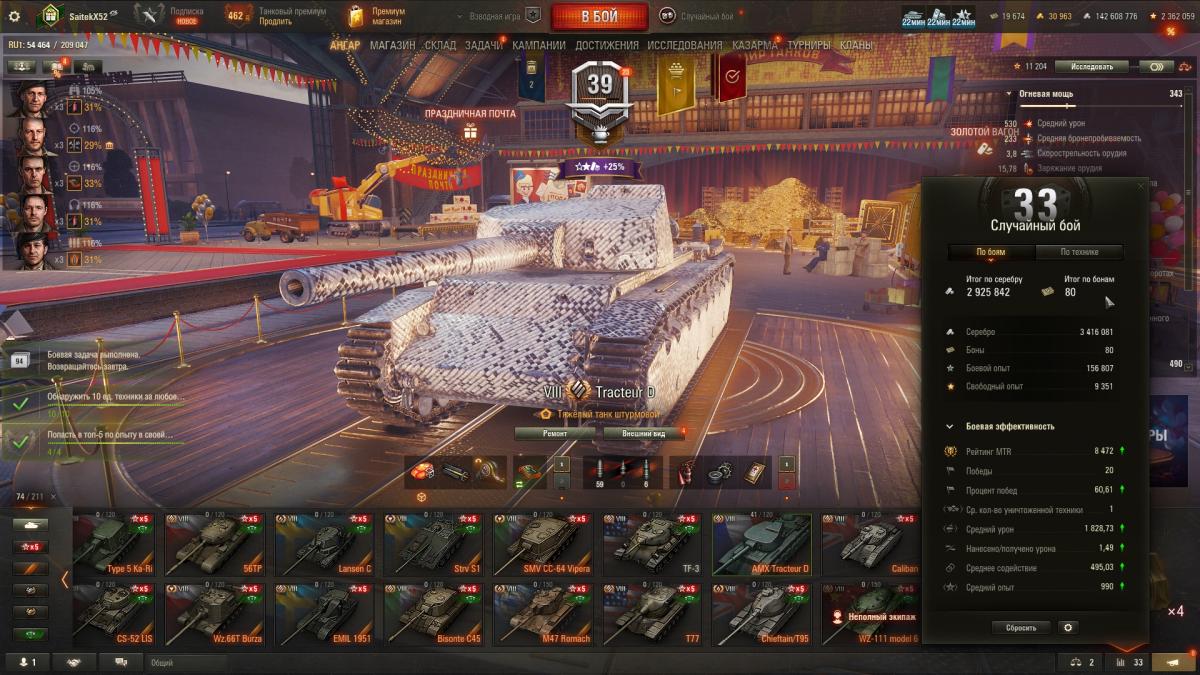Start battle with the В БОЙ button
This screenshot has height=675, width=1200.
coord(599,16)
